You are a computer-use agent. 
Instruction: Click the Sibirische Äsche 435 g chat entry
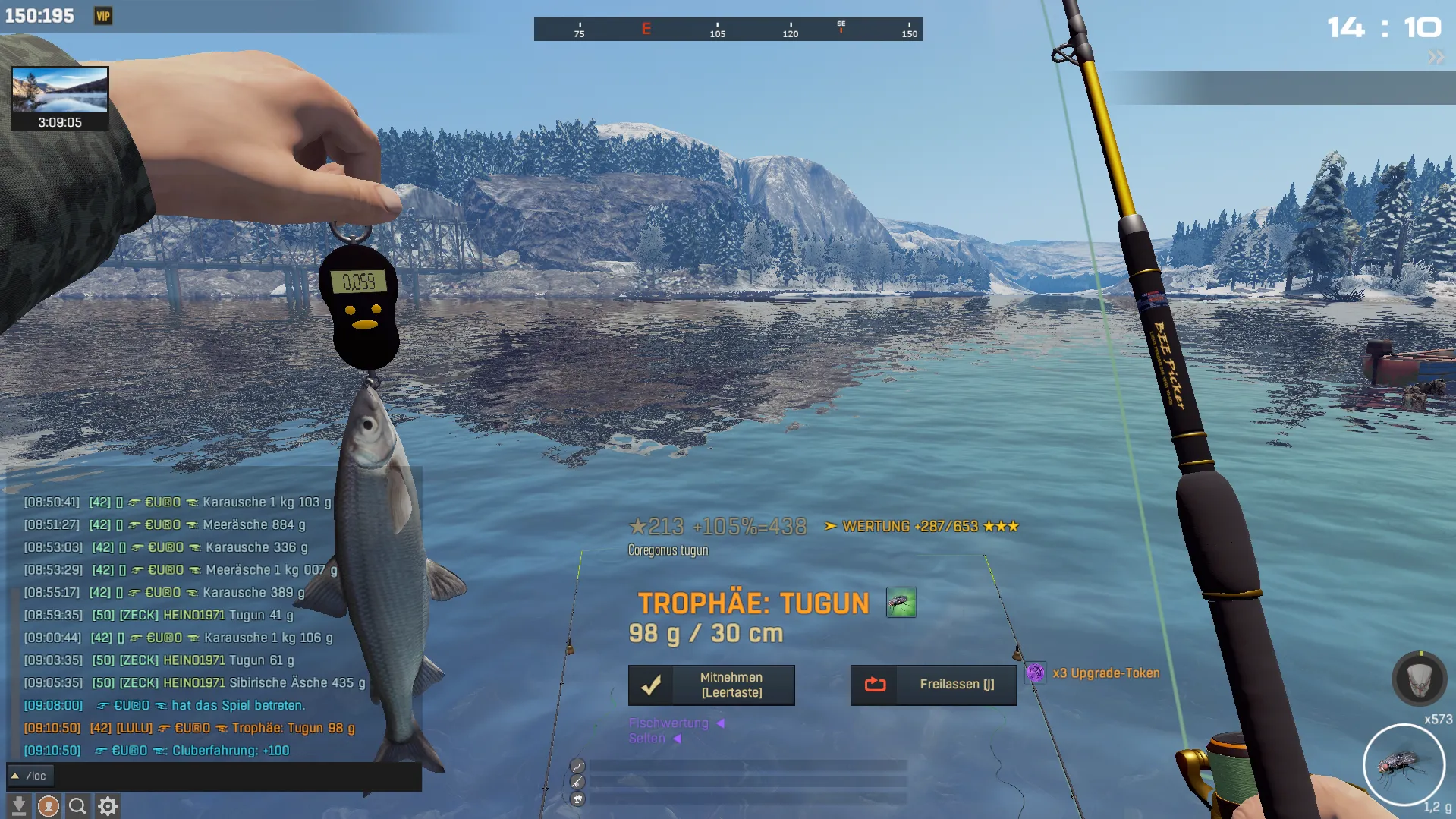(297, 682)
